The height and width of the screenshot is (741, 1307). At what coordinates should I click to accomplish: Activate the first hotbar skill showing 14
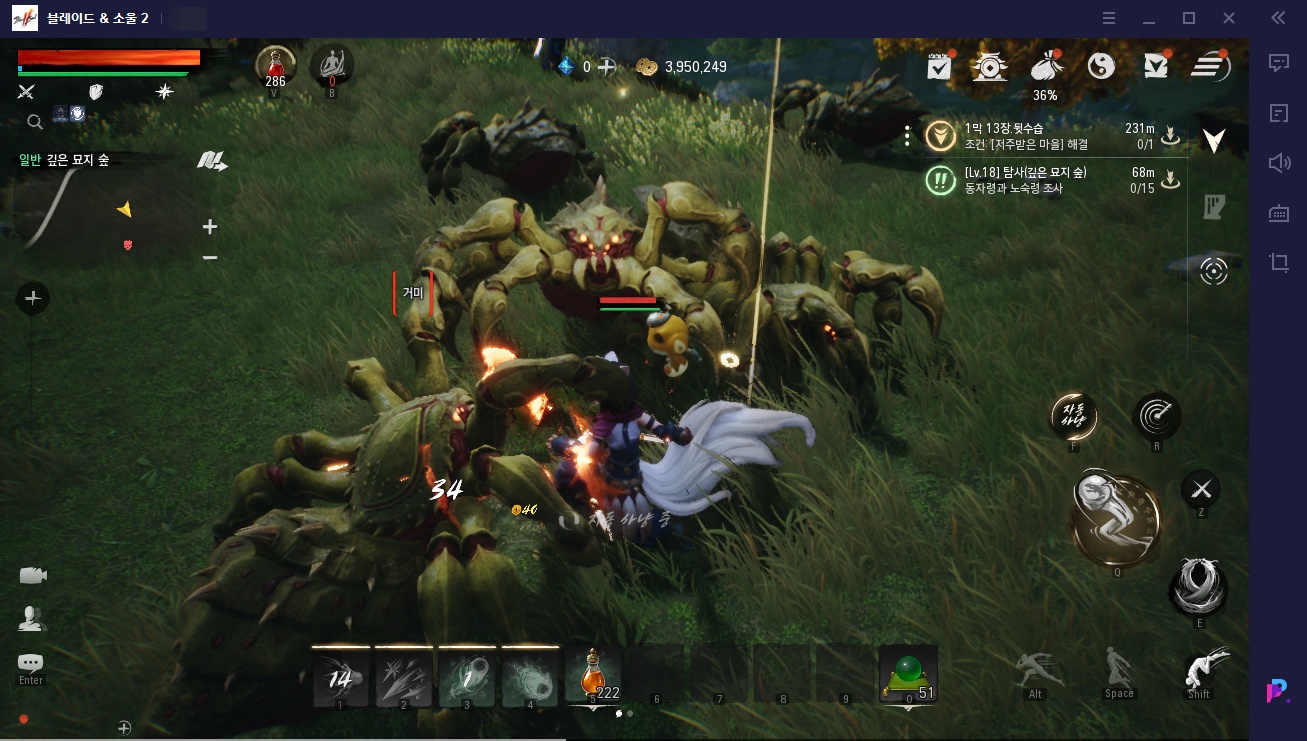341,677
